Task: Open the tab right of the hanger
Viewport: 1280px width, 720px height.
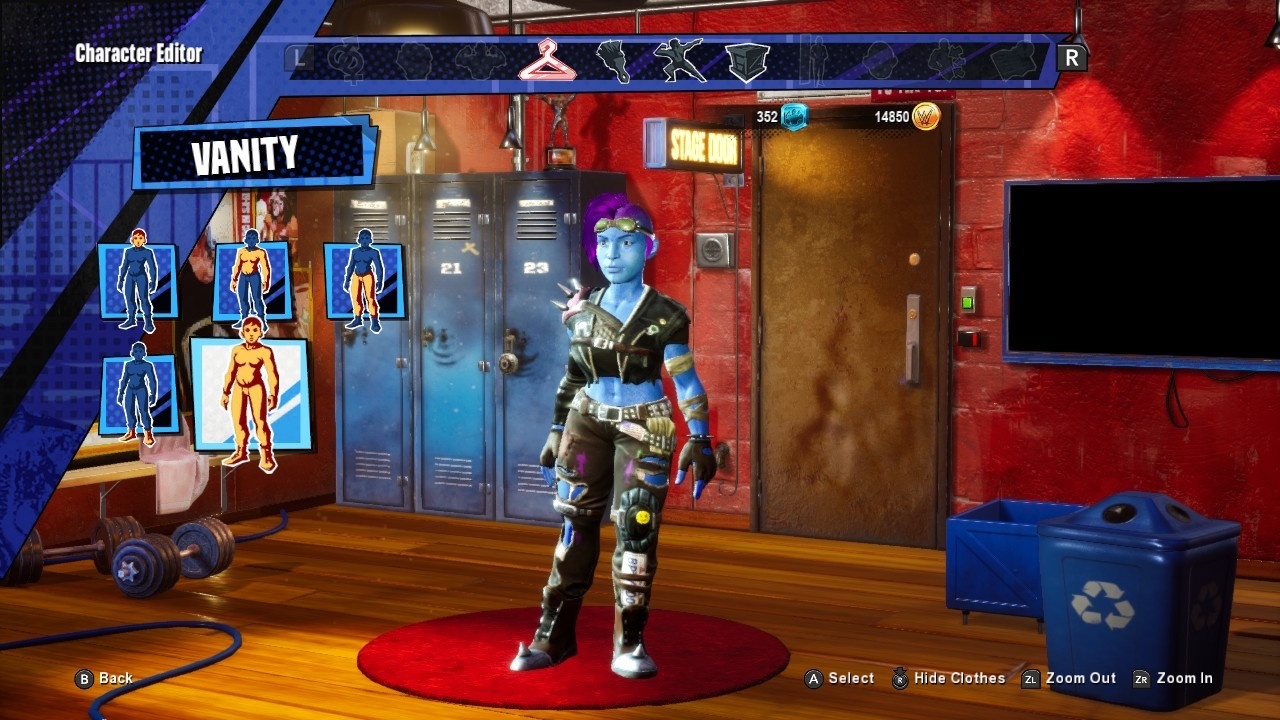Action: click(613, 60)
